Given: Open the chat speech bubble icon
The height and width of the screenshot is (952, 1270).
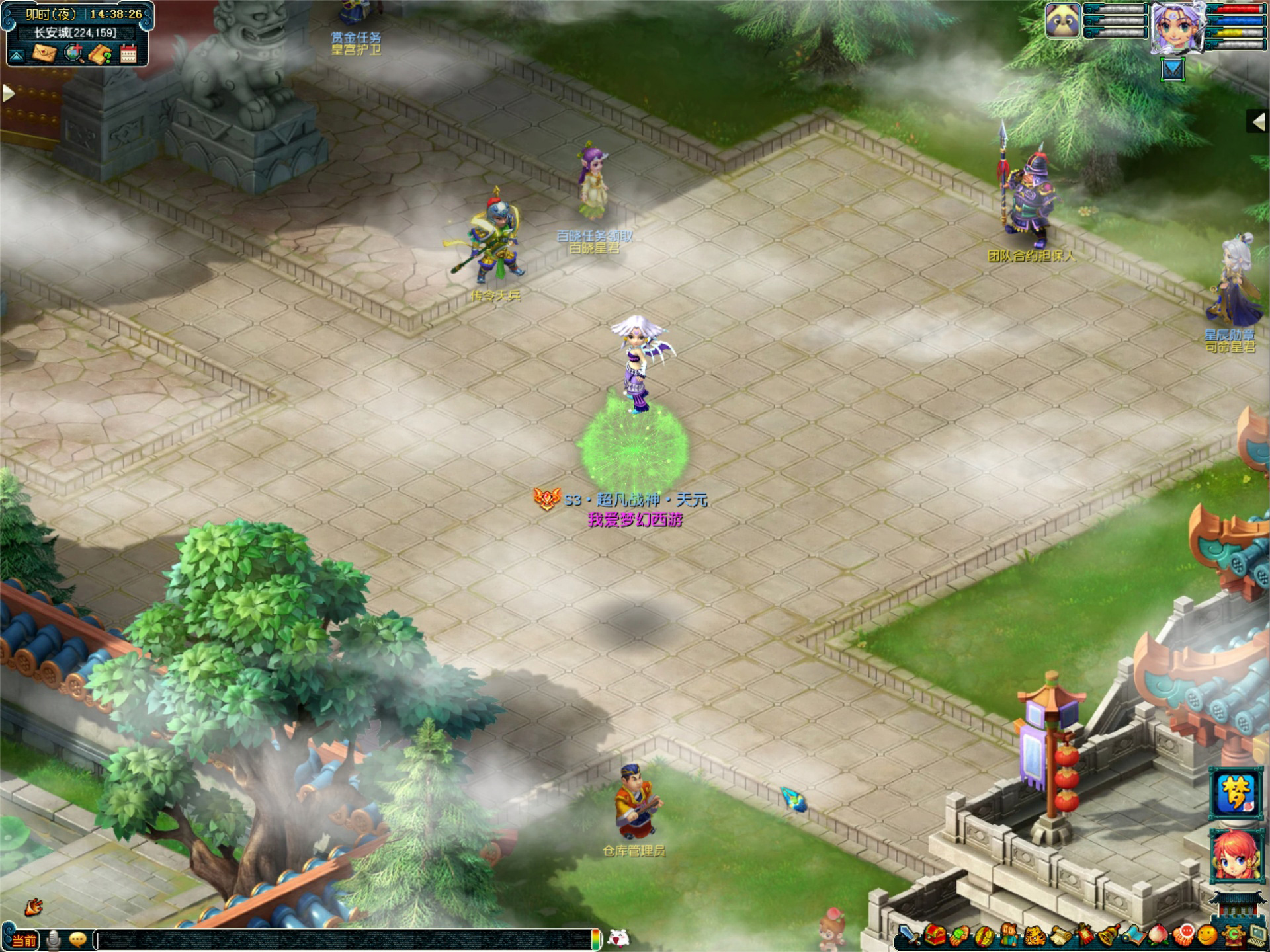Looking at the screenshot, I should click(x=77, y=939).
